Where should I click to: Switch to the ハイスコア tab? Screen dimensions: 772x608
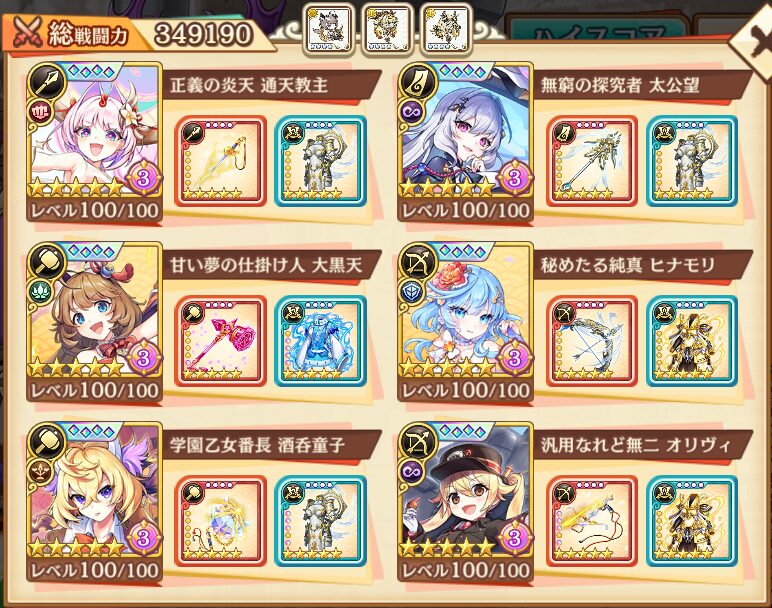tap(600, 35)
